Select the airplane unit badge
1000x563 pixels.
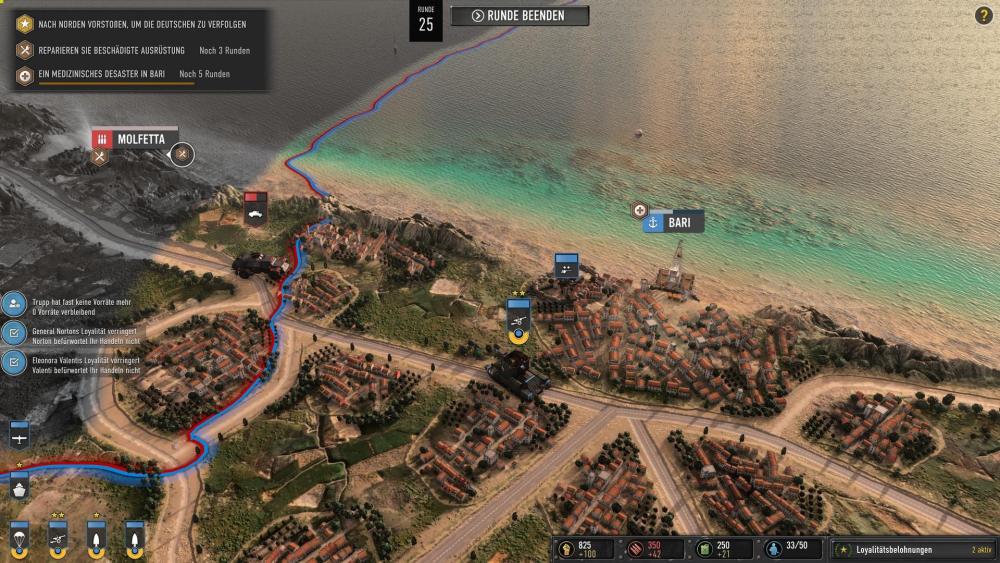pyautogui.click(x=18, y=436)
